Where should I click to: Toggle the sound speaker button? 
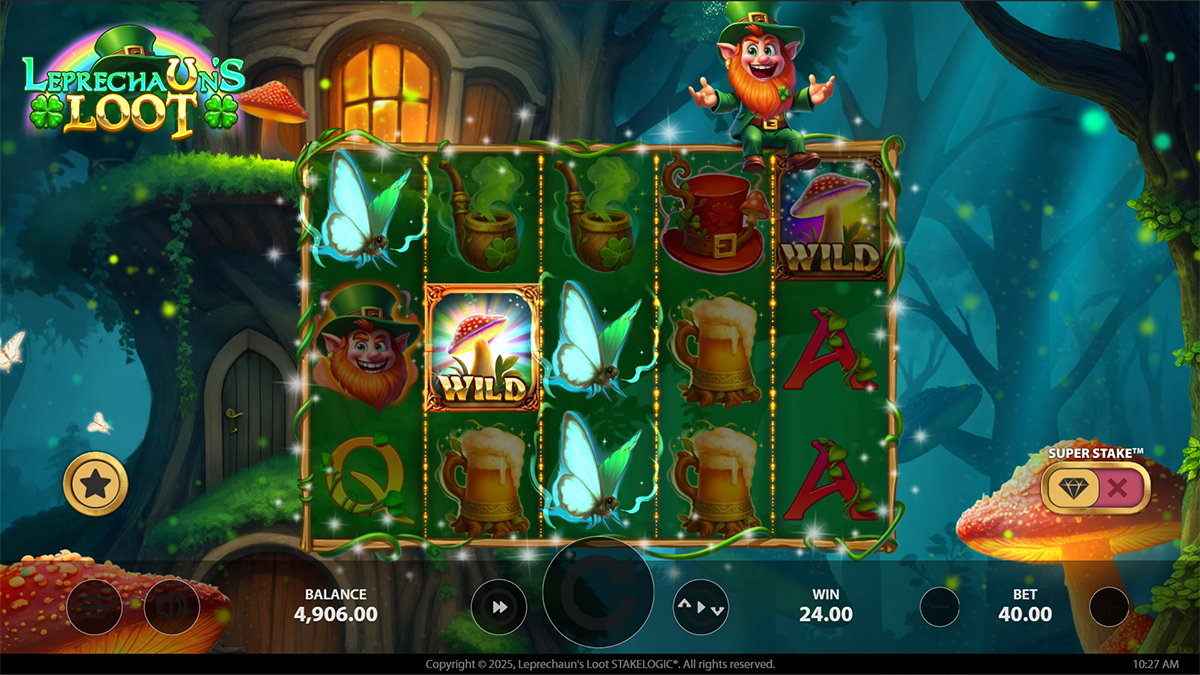171,606
